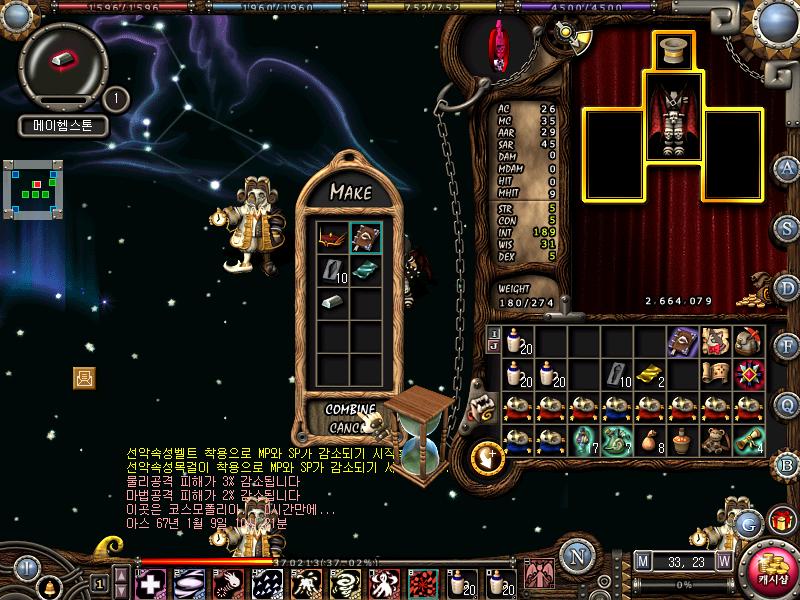Click the round A button on right edge
The width and height of the screenshot is (800, 600).
[787, 167]
